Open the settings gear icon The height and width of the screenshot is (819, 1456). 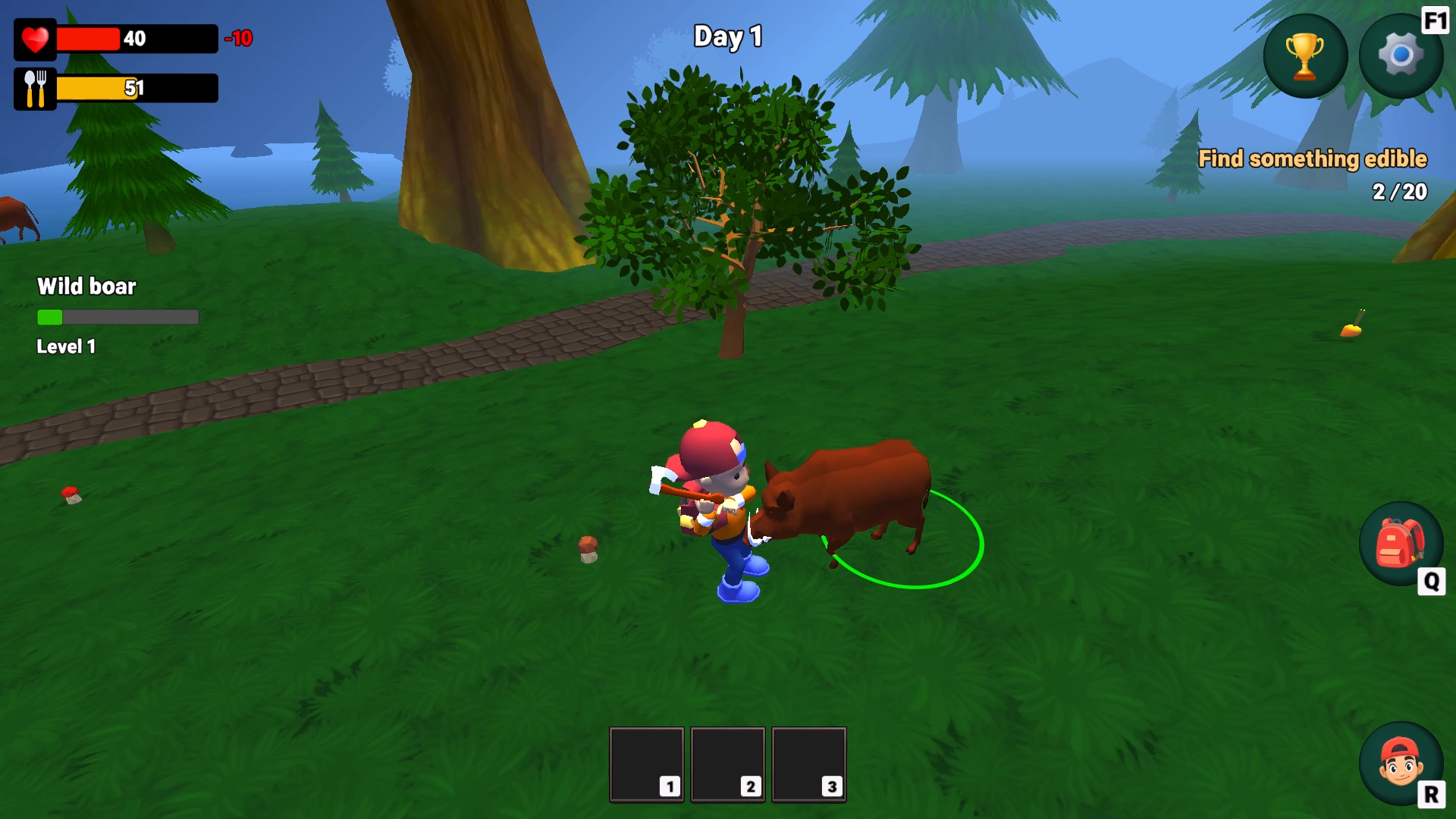(x=1401, y=55)
